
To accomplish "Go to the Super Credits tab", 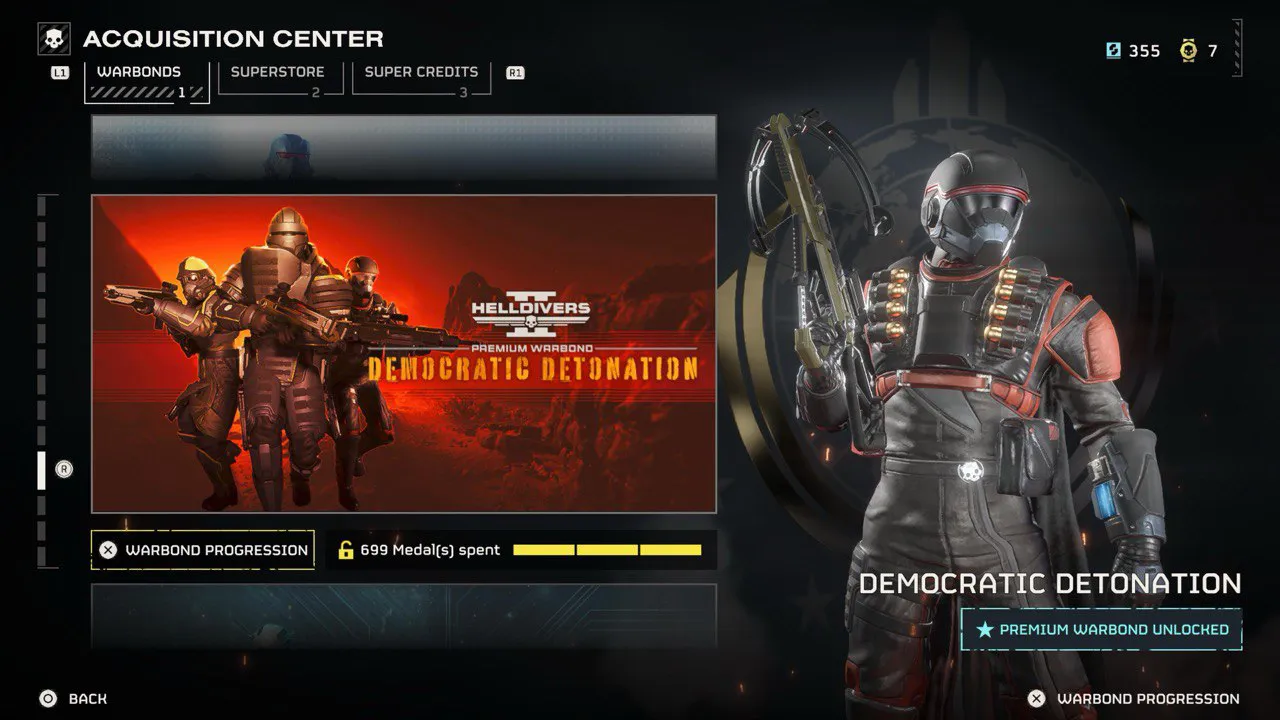I will tap(421, 78).
